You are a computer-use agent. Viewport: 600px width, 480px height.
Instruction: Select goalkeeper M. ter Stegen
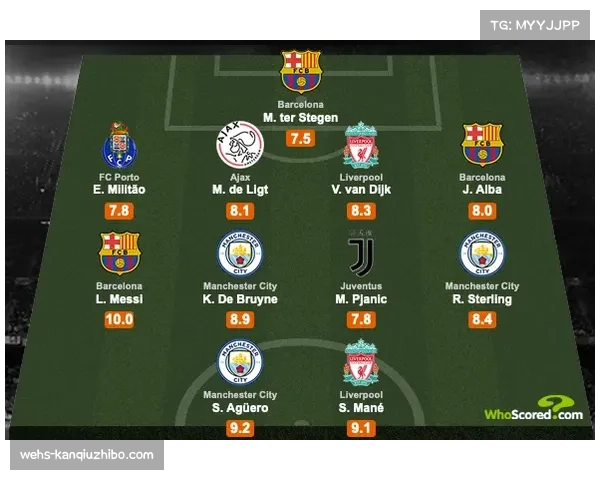coord(301,118)
